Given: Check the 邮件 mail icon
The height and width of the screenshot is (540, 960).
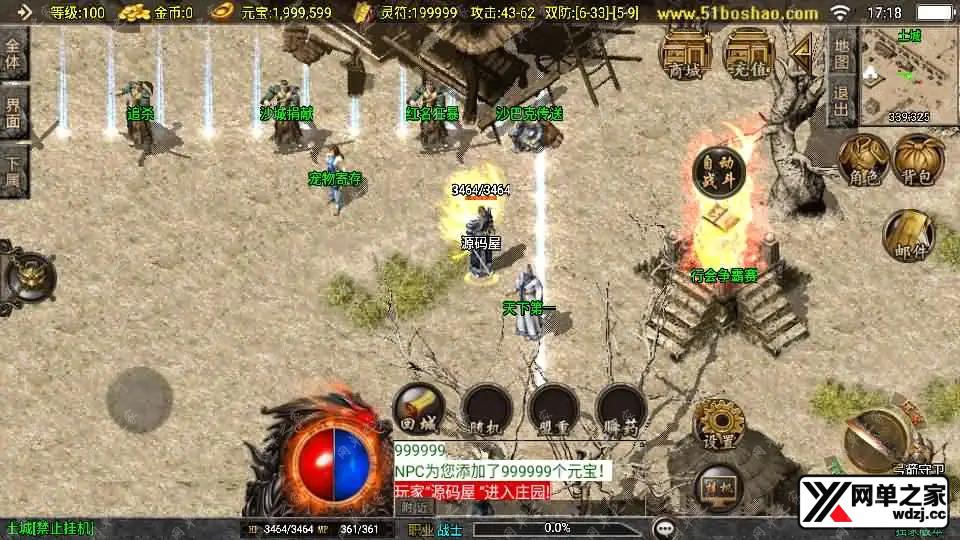Looking at the screenshot, I should click(x=907, y=236).
